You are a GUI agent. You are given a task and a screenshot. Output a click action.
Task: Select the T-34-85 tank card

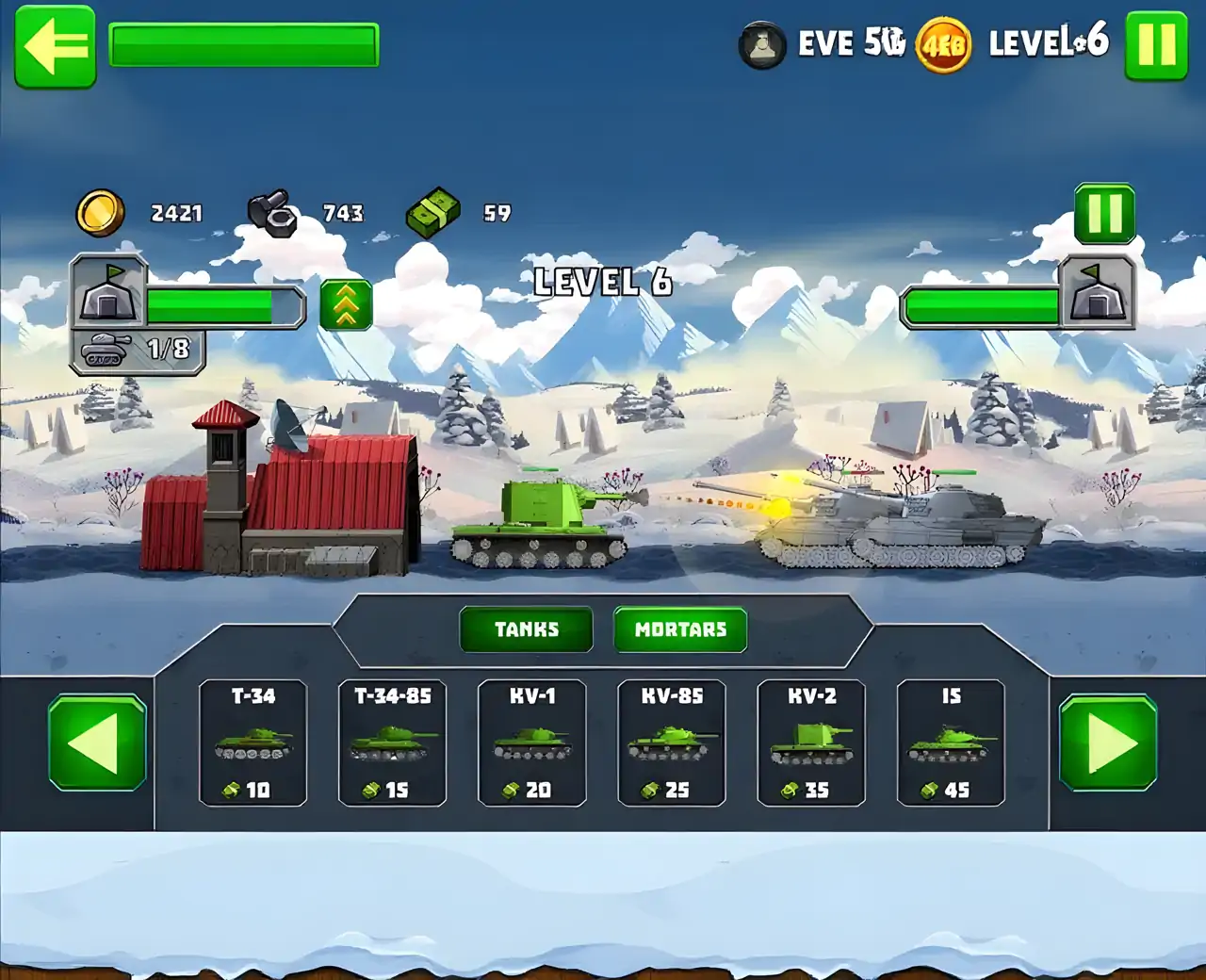(x=392, y=743)
